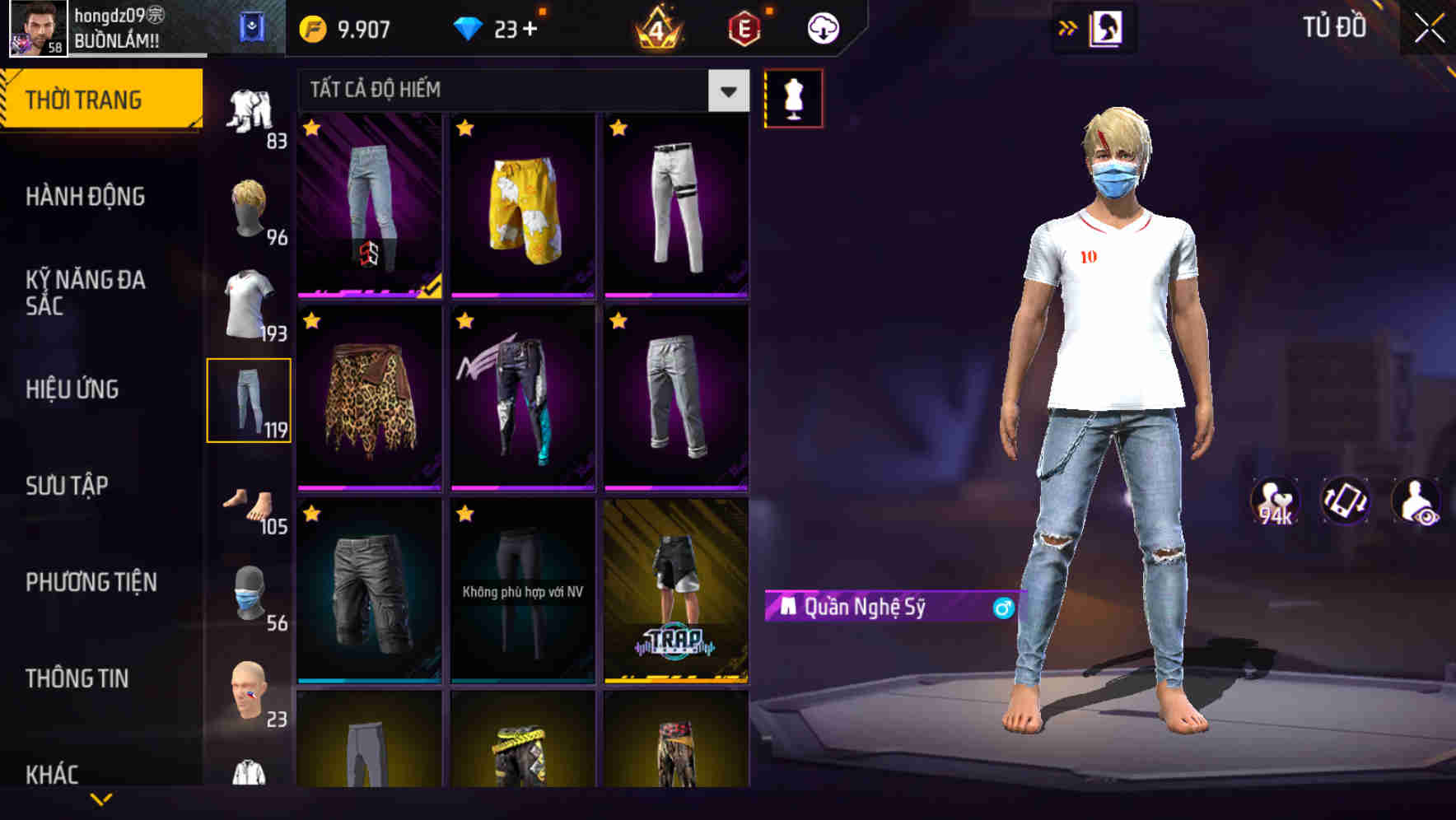This screenshot has height=820, width=1456.
Task: Select the download cloud icon in top bar
Action: (821, 27)
